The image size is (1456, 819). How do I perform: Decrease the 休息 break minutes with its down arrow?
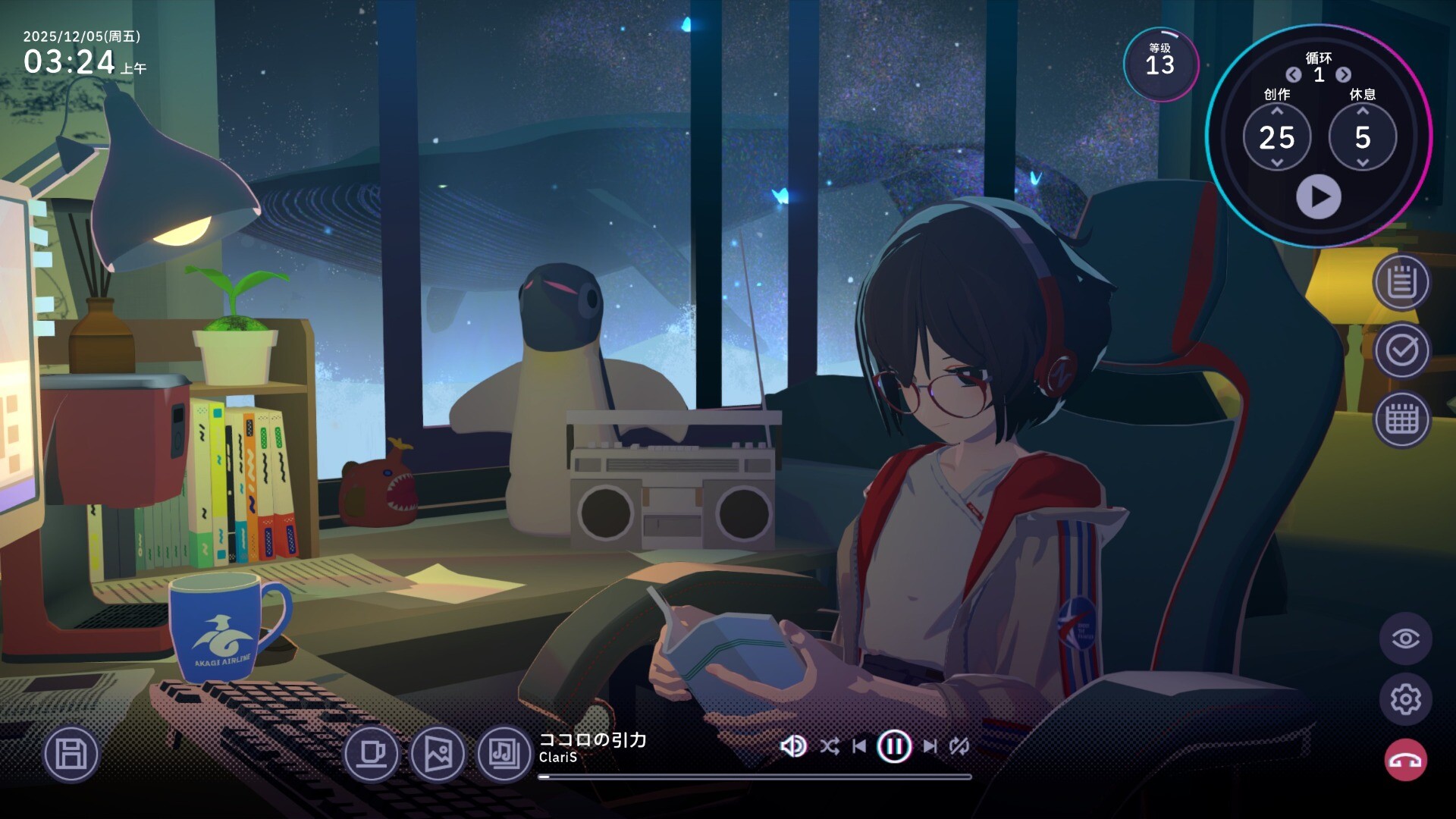point(1363,163)
